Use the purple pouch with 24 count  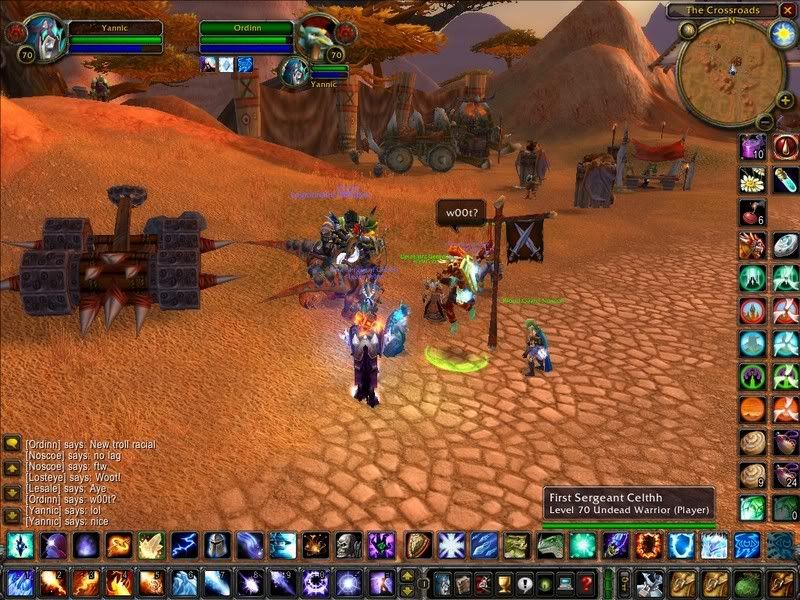(x=784, y=476)
